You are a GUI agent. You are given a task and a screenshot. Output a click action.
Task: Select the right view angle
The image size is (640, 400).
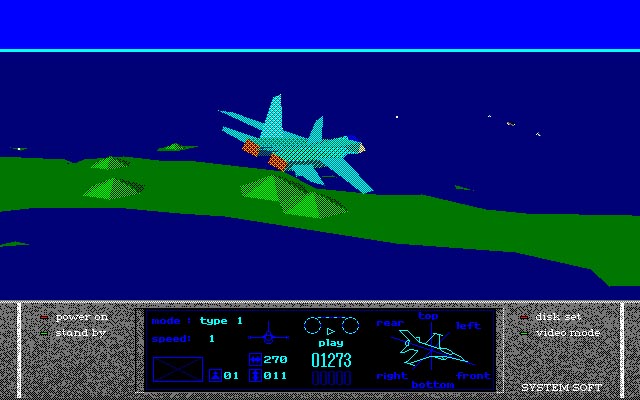(x=391, y=376)
